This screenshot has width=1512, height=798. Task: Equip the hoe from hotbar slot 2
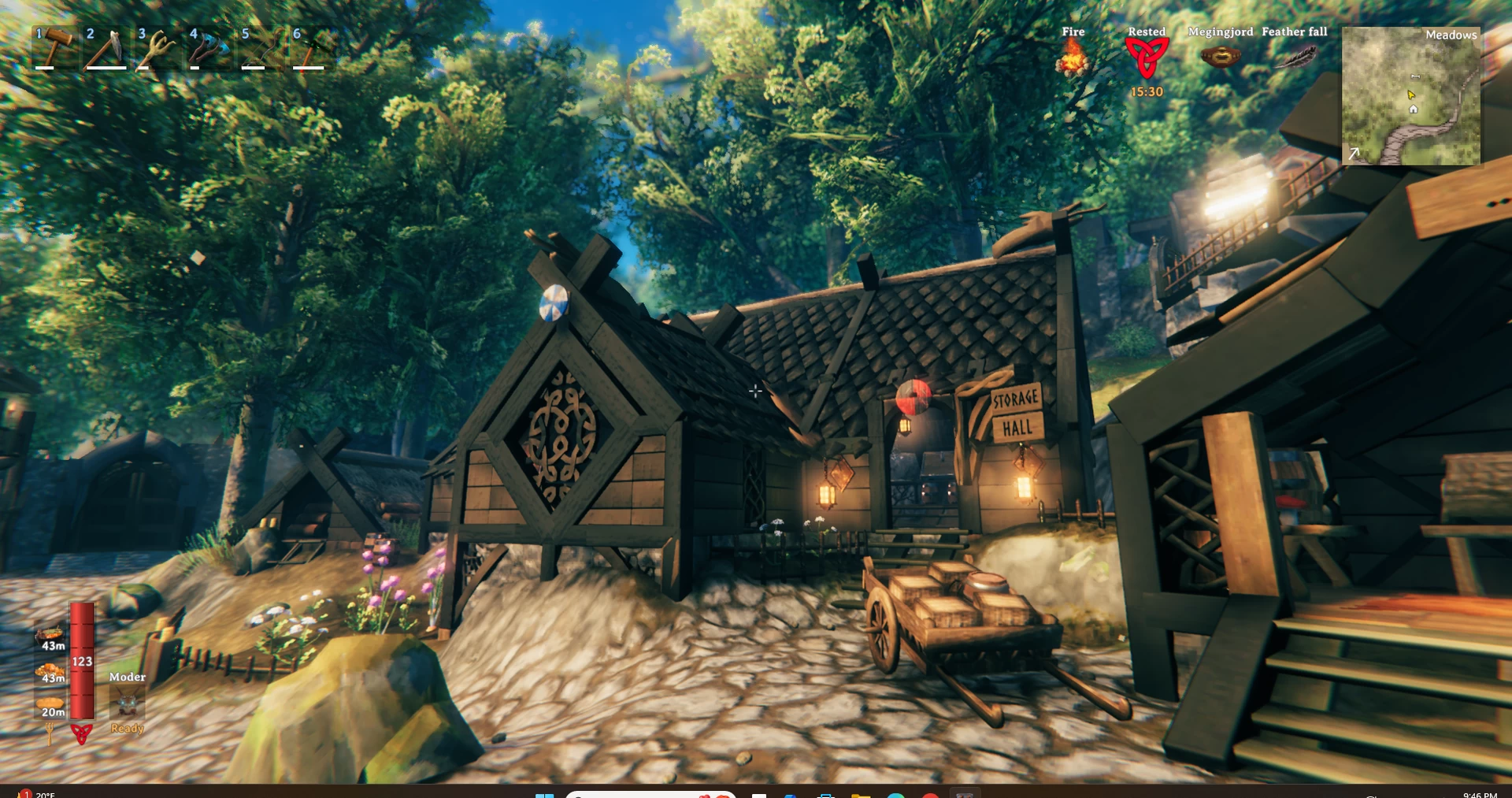[106, 49]
